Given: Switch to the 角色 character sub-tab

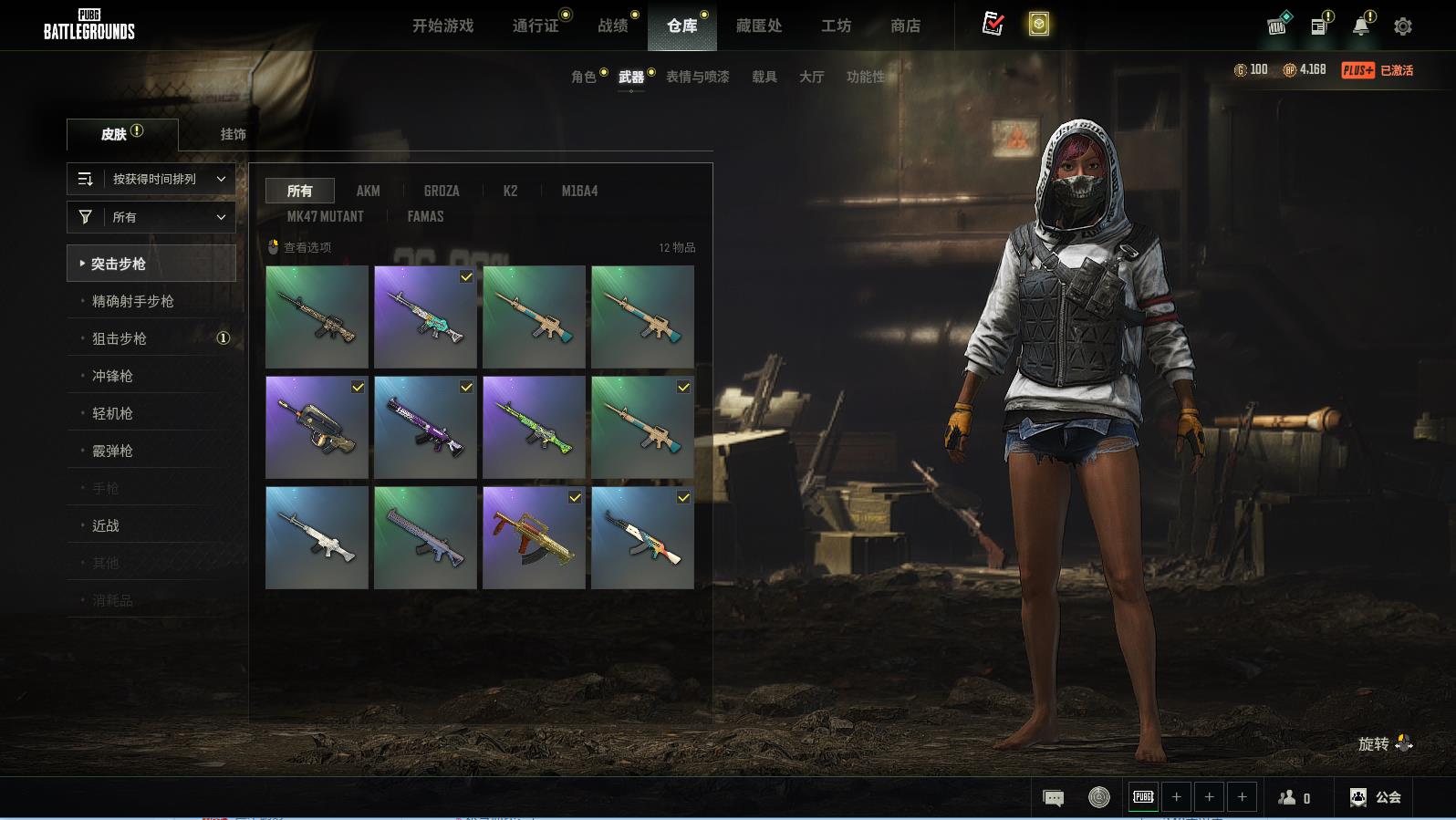Looking at the screenshot, I should coord(583,77).
